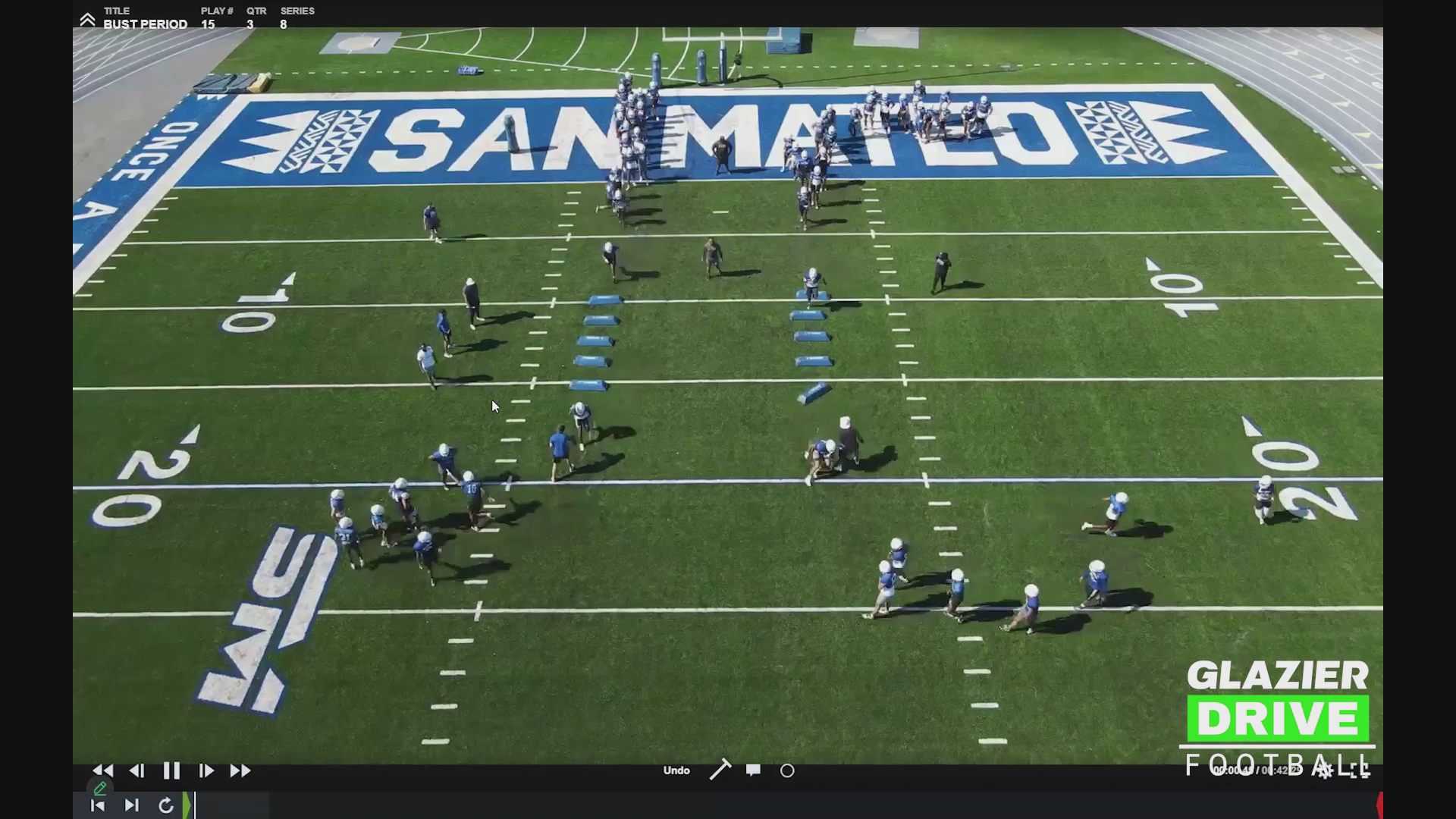
Task: Skip to the next clip
Action: tap(131, 805)
